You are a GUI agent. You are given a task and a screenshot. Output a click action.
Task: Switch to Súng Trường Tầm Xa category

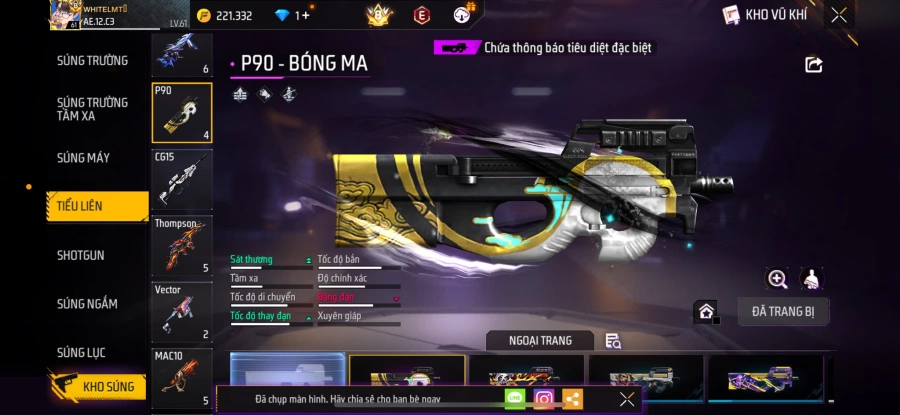coord(92,109)
